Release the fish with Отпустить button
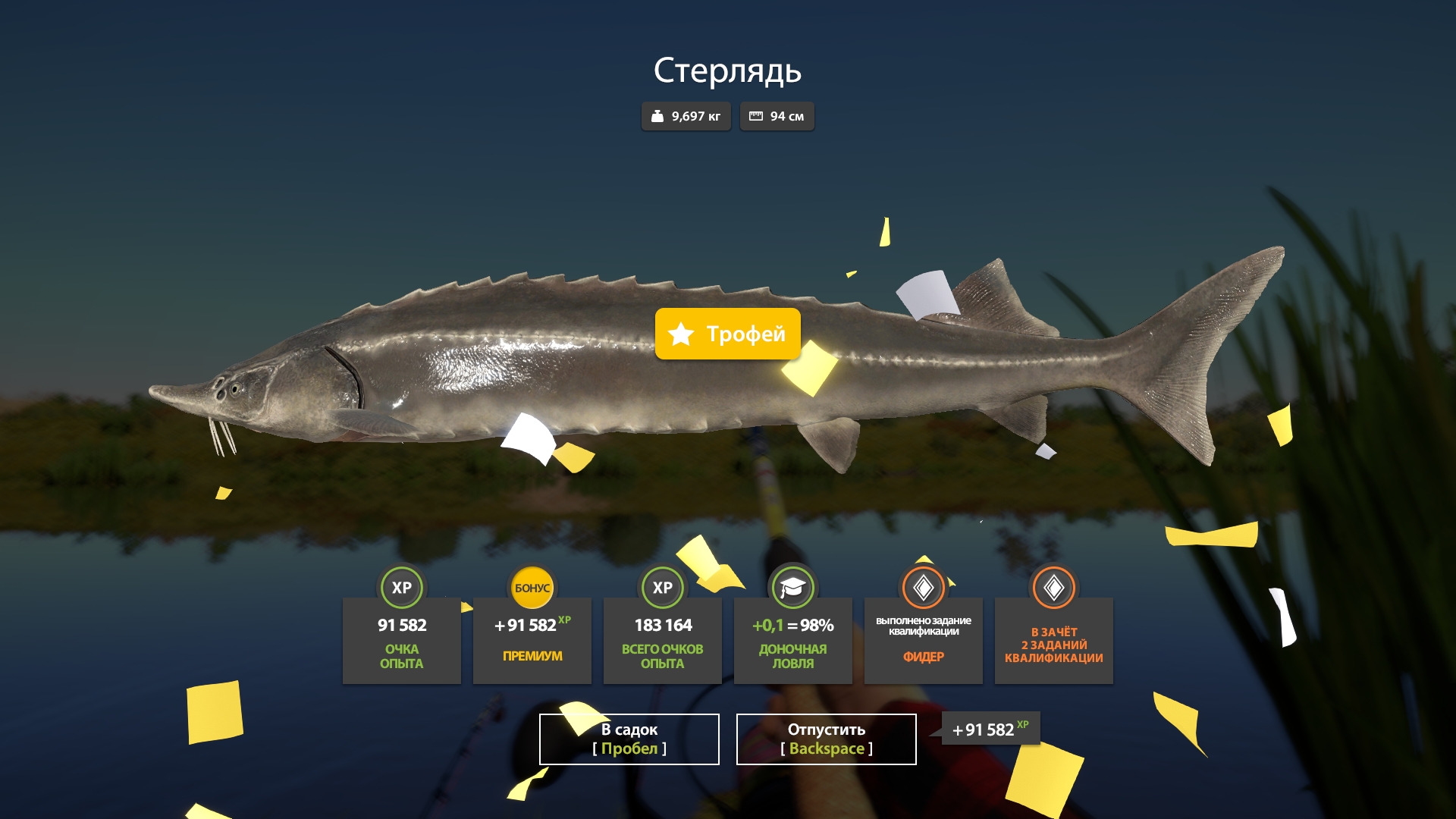Screen dimensions: 1456x819 click(826, 739)
